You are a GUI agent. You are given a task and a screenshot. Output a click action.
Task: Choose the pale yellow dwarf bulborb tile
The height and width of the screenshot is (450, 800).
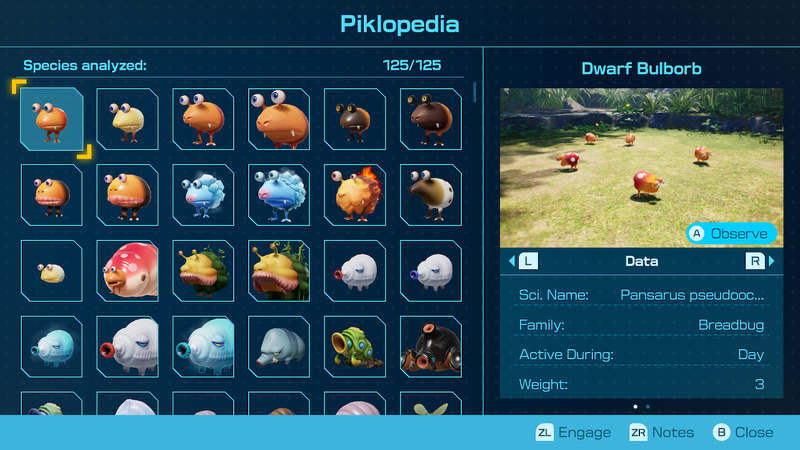127,119
